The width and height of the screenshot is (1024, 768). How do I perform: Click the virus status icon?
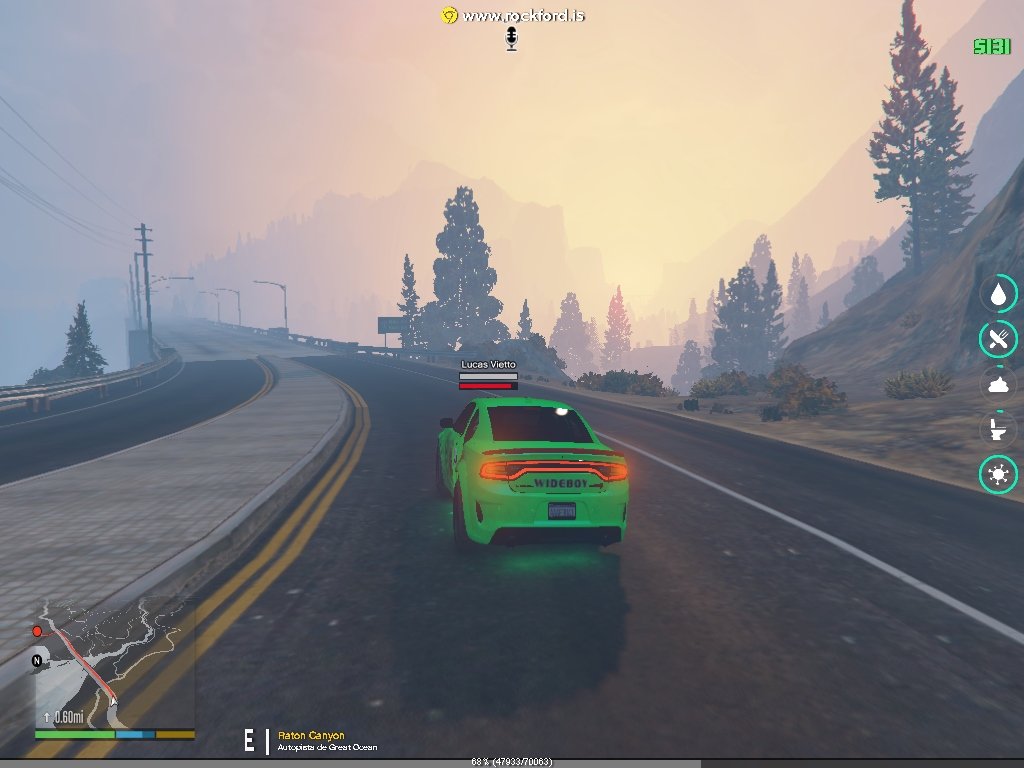click(x=998, y=474)
